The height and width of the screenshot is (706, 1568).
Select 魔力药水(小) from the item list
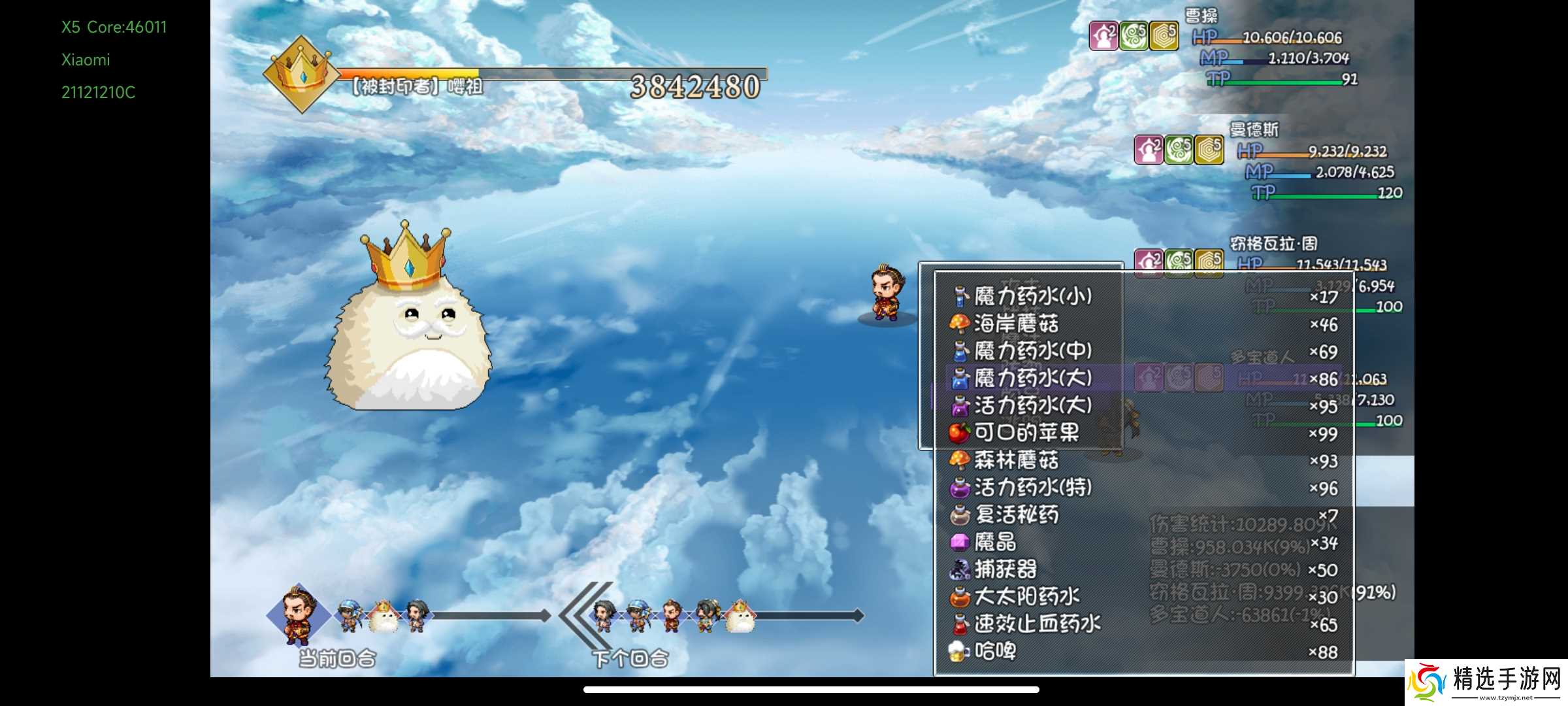(x=1032, y=297)
